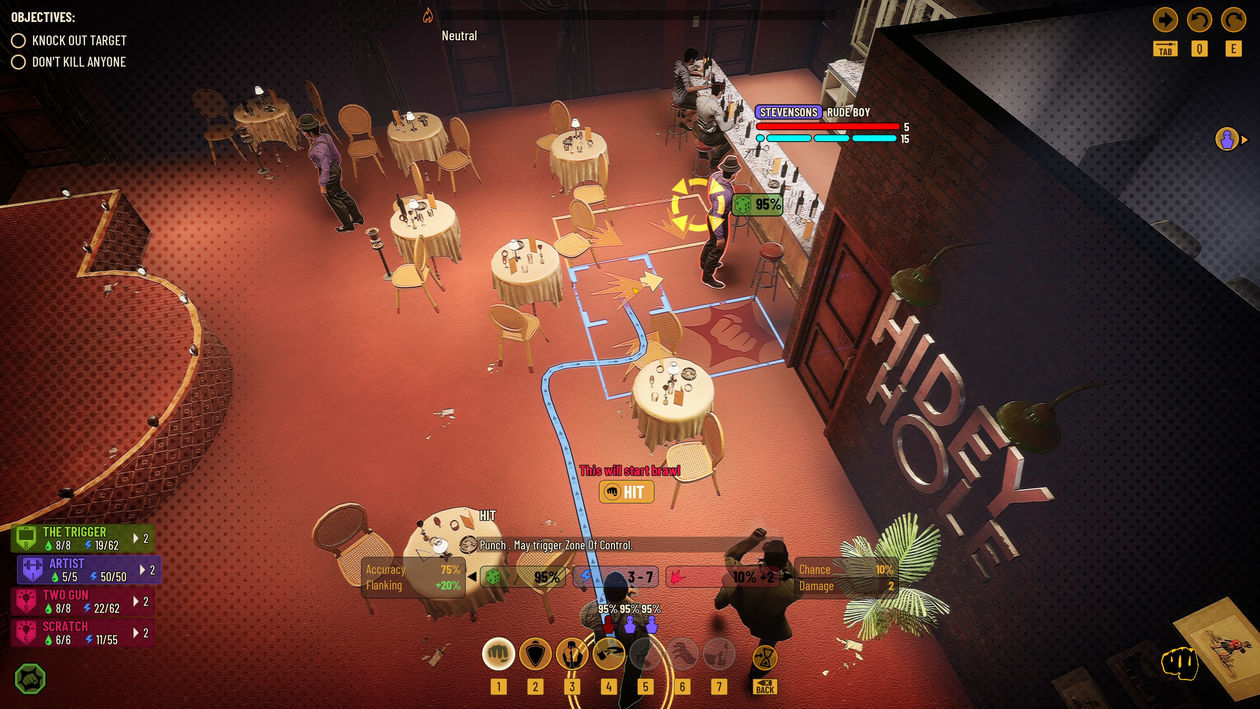Select the Punch fist ability

[498, 654]
